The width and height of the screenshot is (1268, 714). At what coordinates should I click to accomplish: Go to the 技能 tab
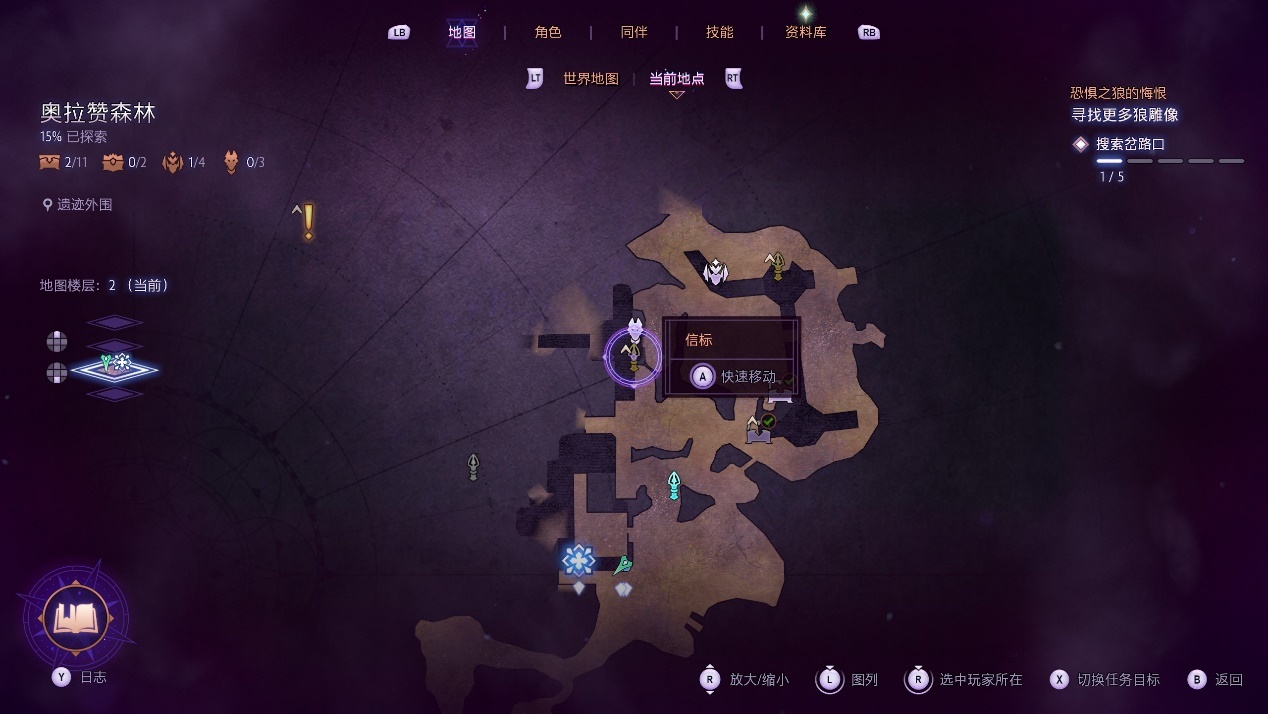tap(720, 32)
